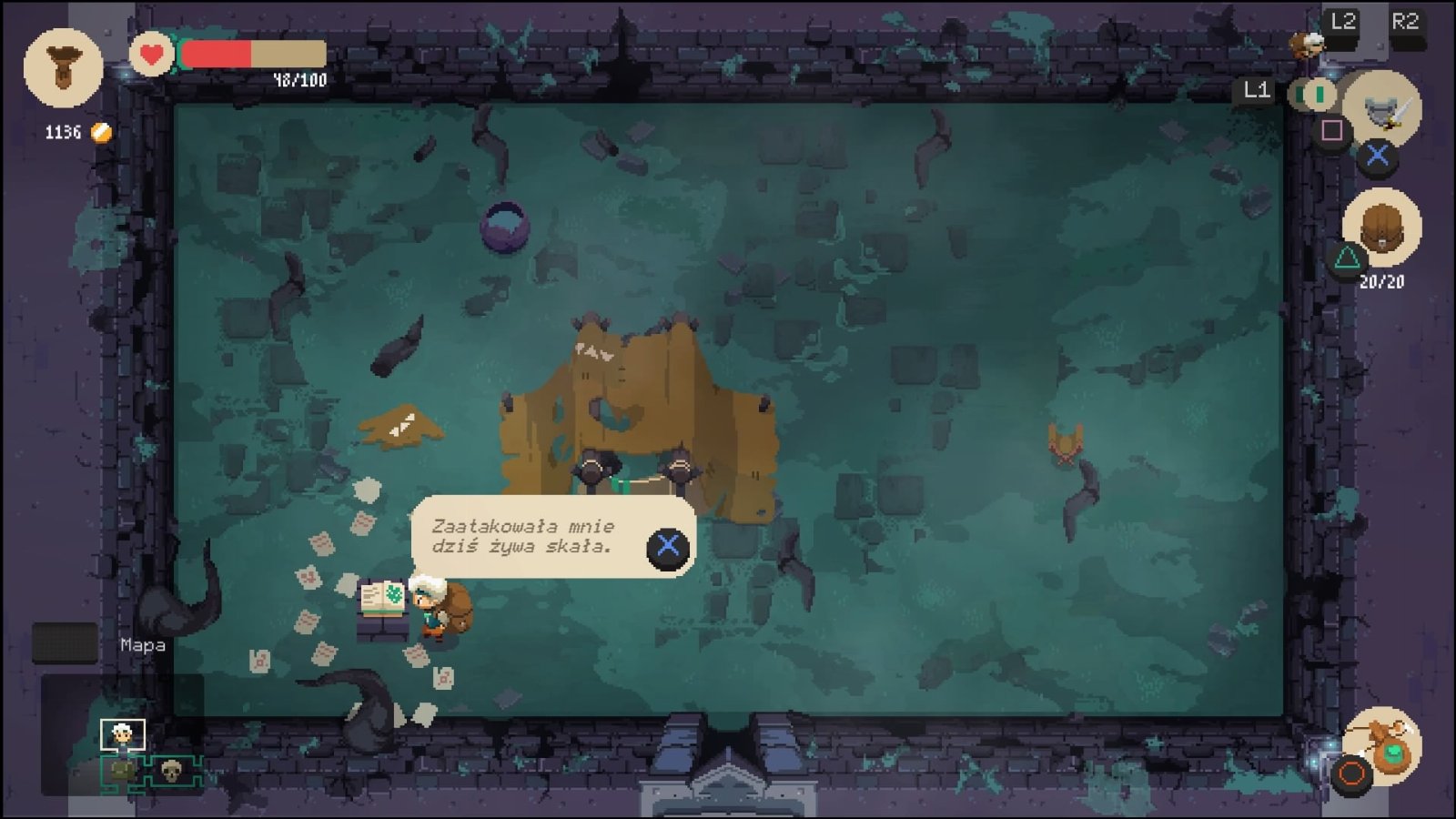Screen dimensions: 1456x819
Task: Click the player's current room on the minimap
Action: (x=122, y=734)
